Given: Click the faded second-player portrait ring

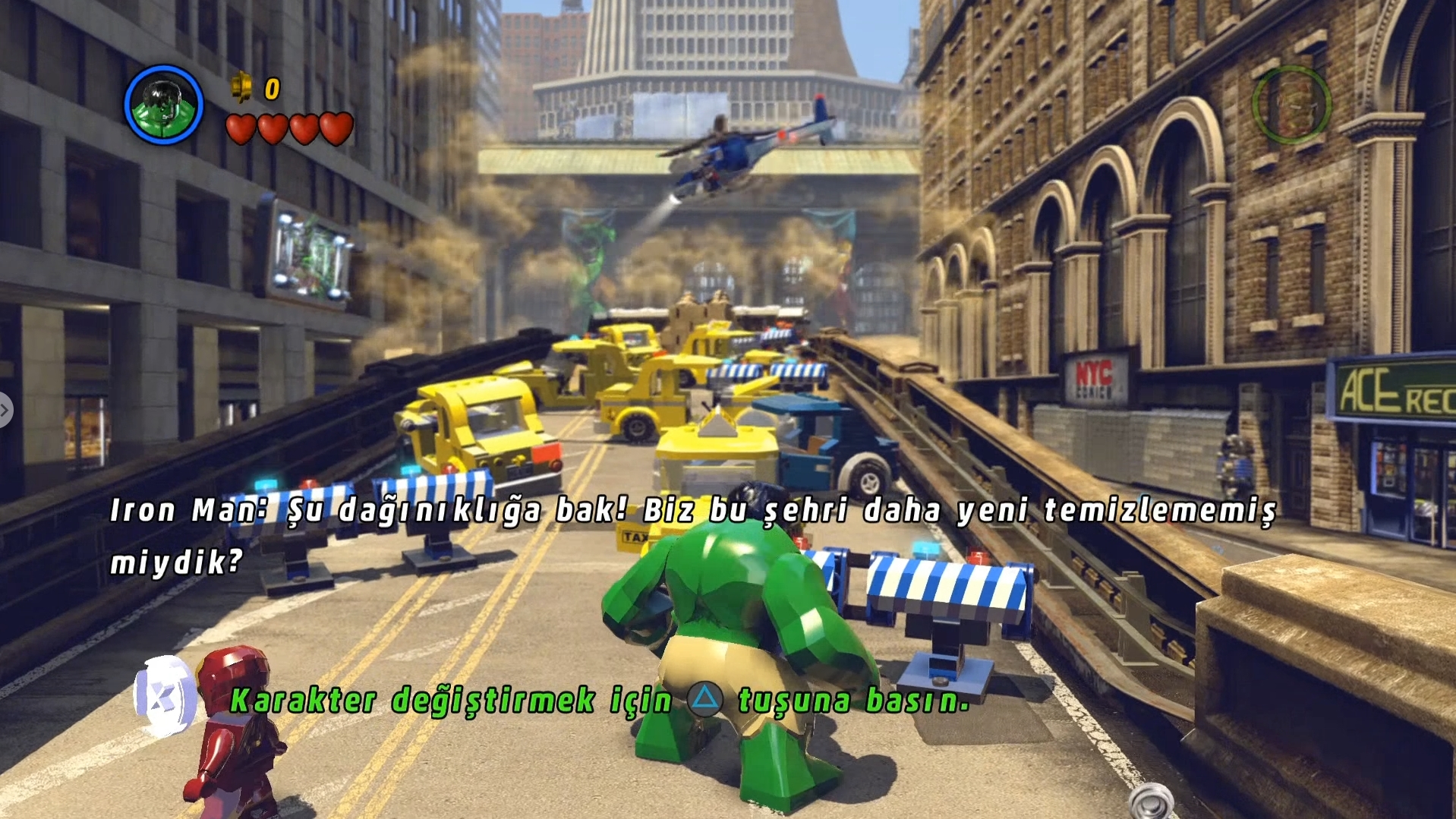Looking at the screenshot, I should coord(1291,104).
